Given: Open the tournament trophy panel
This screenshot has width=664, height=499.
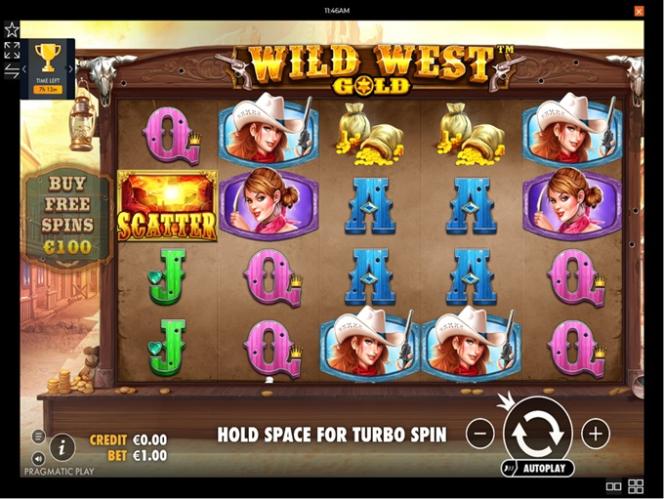Looking at the screenshot, I should coord(47,56).
